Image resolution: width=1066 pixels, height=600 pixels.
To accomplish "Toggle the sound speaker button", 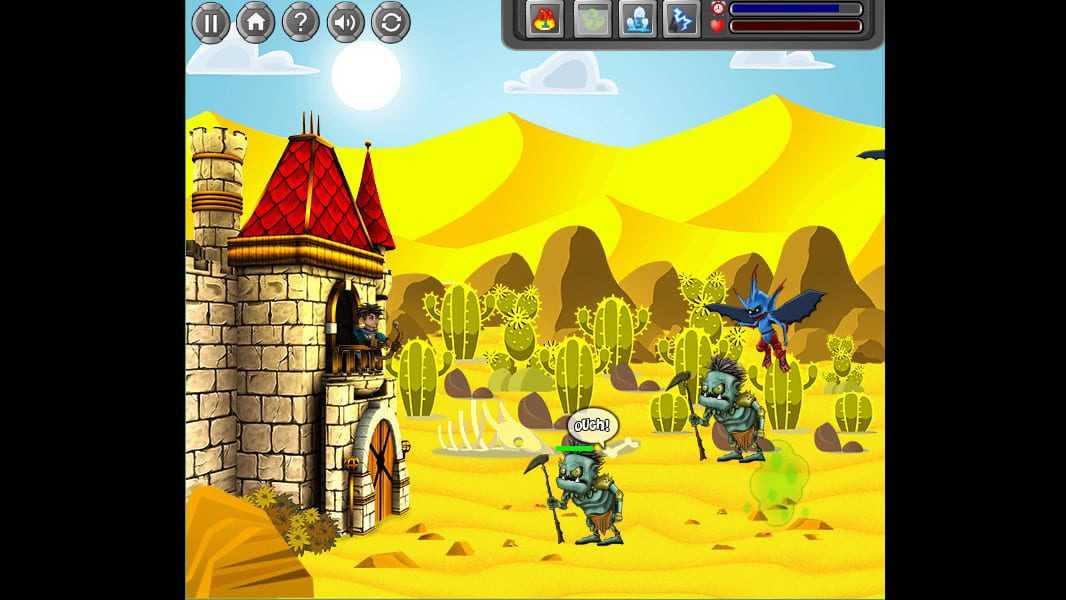I will tap(346, 22).
